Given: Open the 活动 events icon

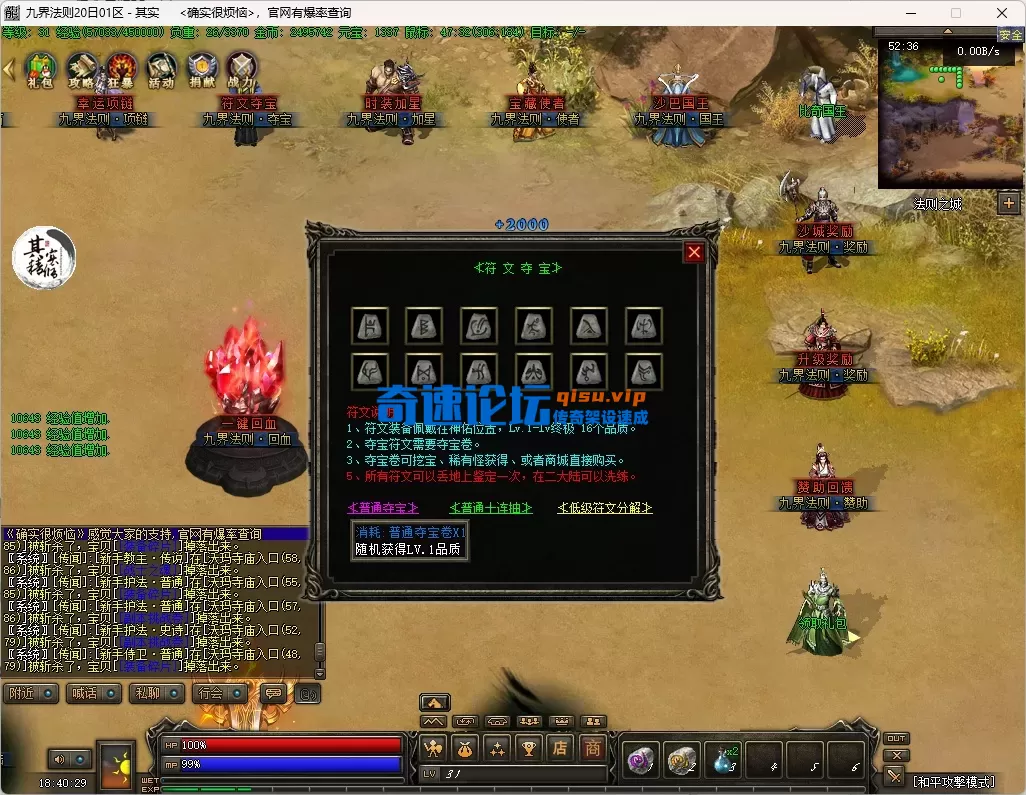Looking at the screenshot, I should coord(160,68).
